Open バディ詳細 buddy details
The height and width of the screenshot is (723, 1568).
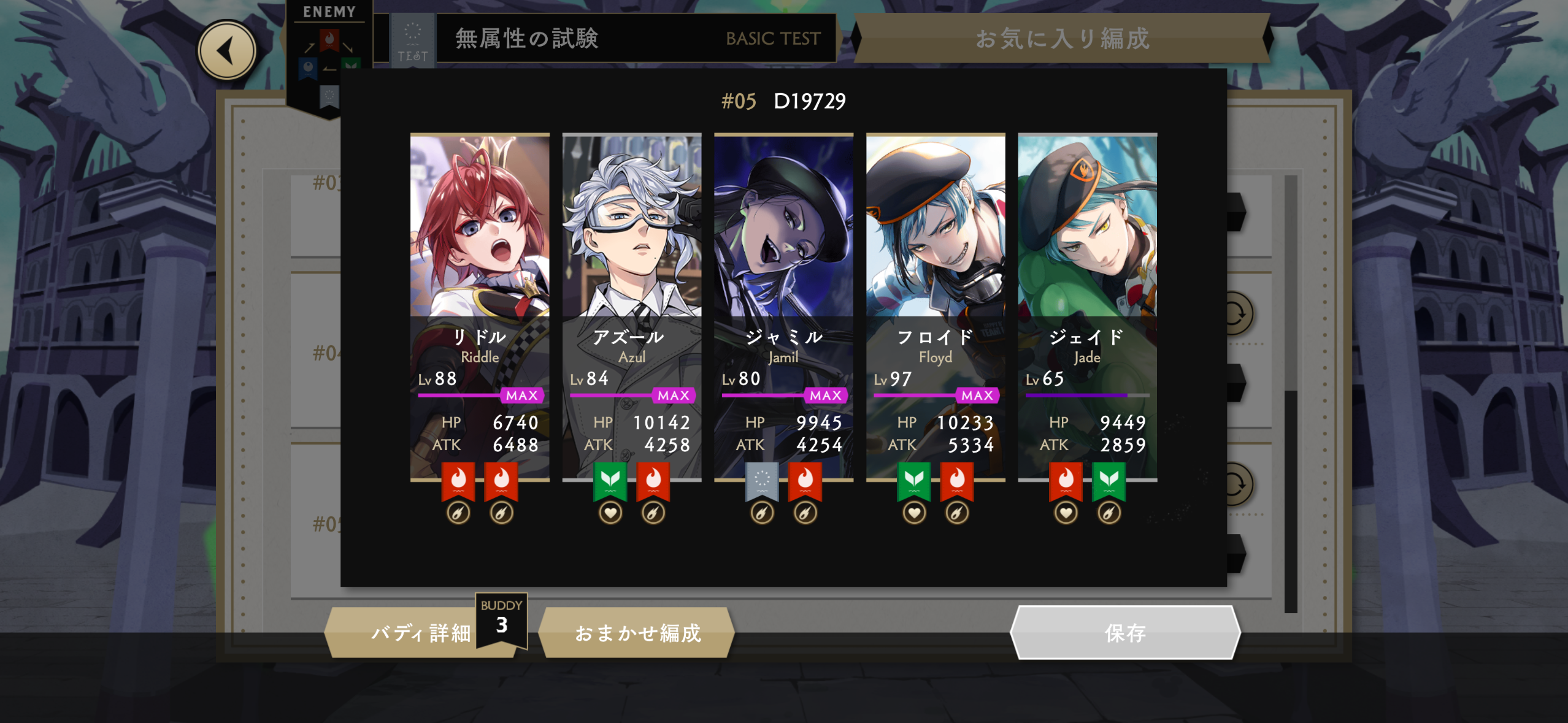pyautogui.click(x=420, y=632)
